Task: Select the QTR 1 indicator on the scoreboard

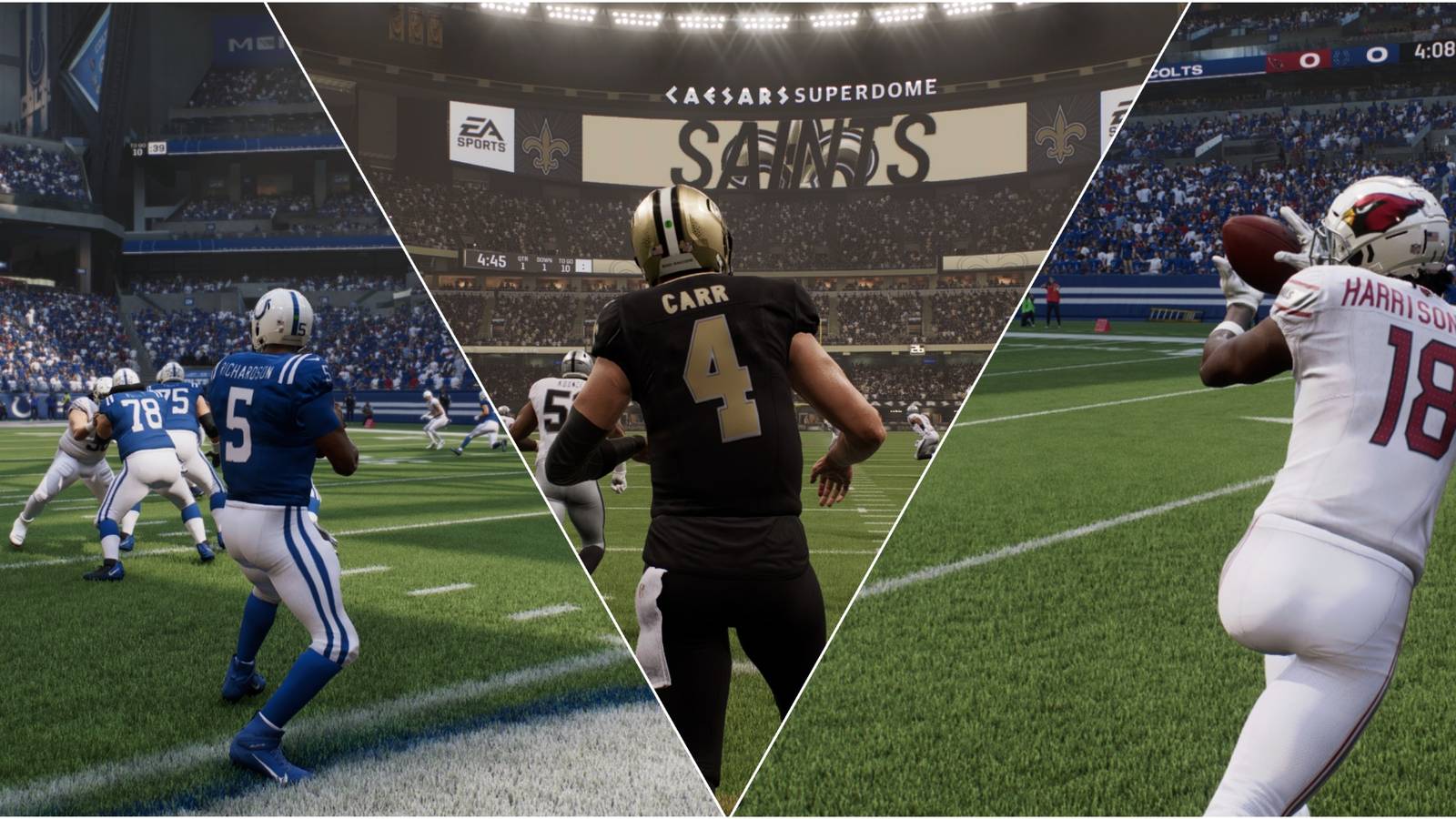Action: click(x=522, y=262)
